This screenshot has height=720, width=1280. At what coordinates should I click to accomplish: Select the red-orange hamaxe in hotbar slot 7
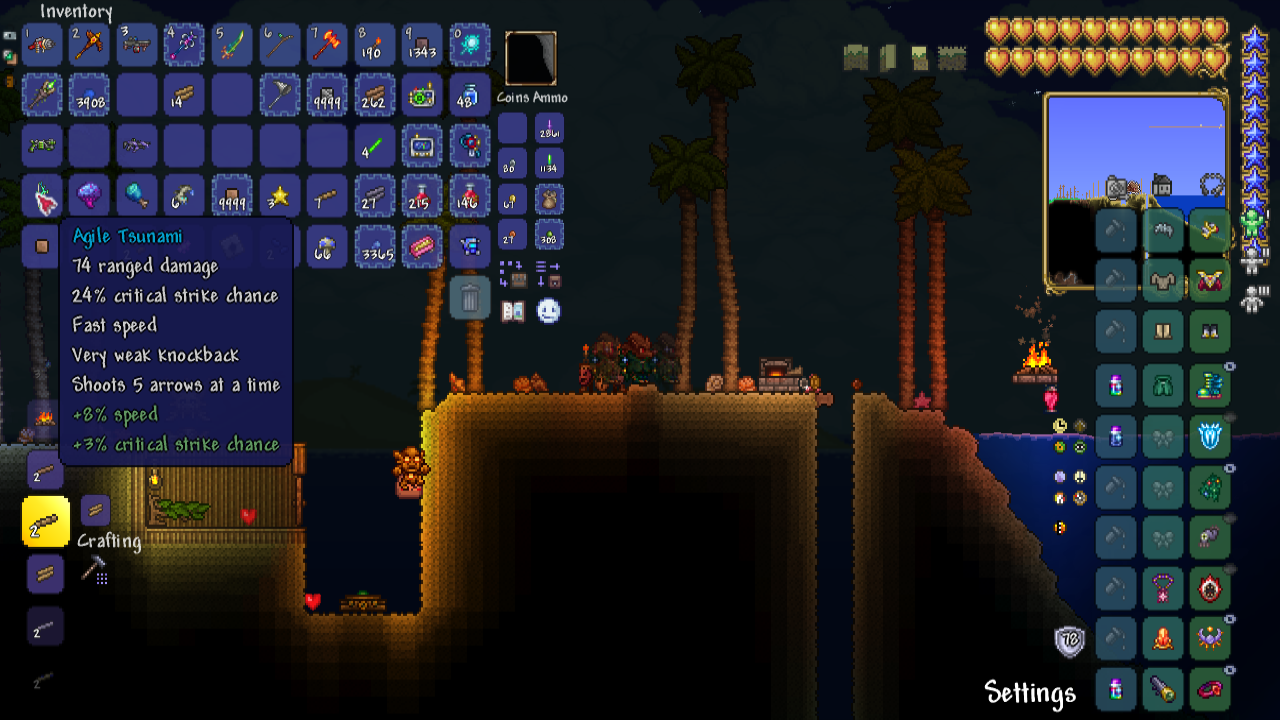[x=326, y=45]
